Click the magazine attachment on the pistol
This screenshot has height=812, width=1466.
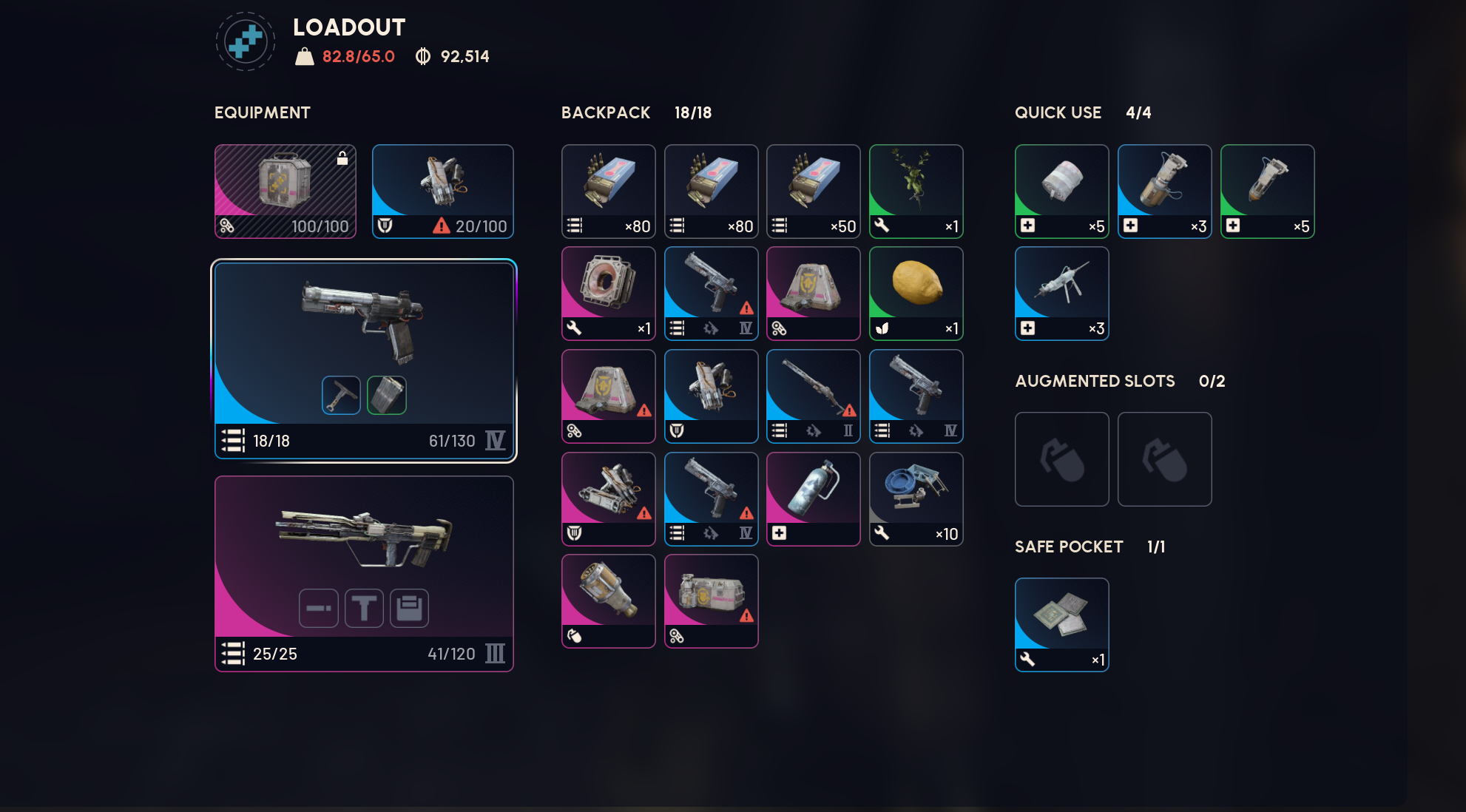pyautogui.click(x=386, y=395)
